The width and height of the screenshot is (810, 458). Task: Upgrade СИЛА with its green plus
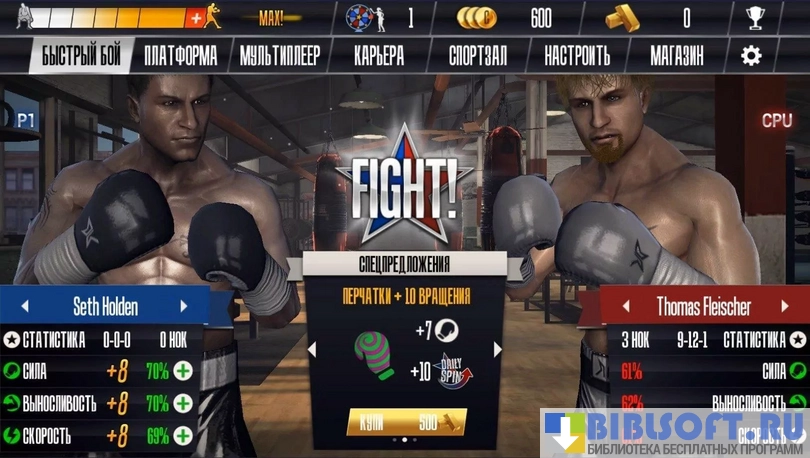pyautogui.click(x=183, y=372)
